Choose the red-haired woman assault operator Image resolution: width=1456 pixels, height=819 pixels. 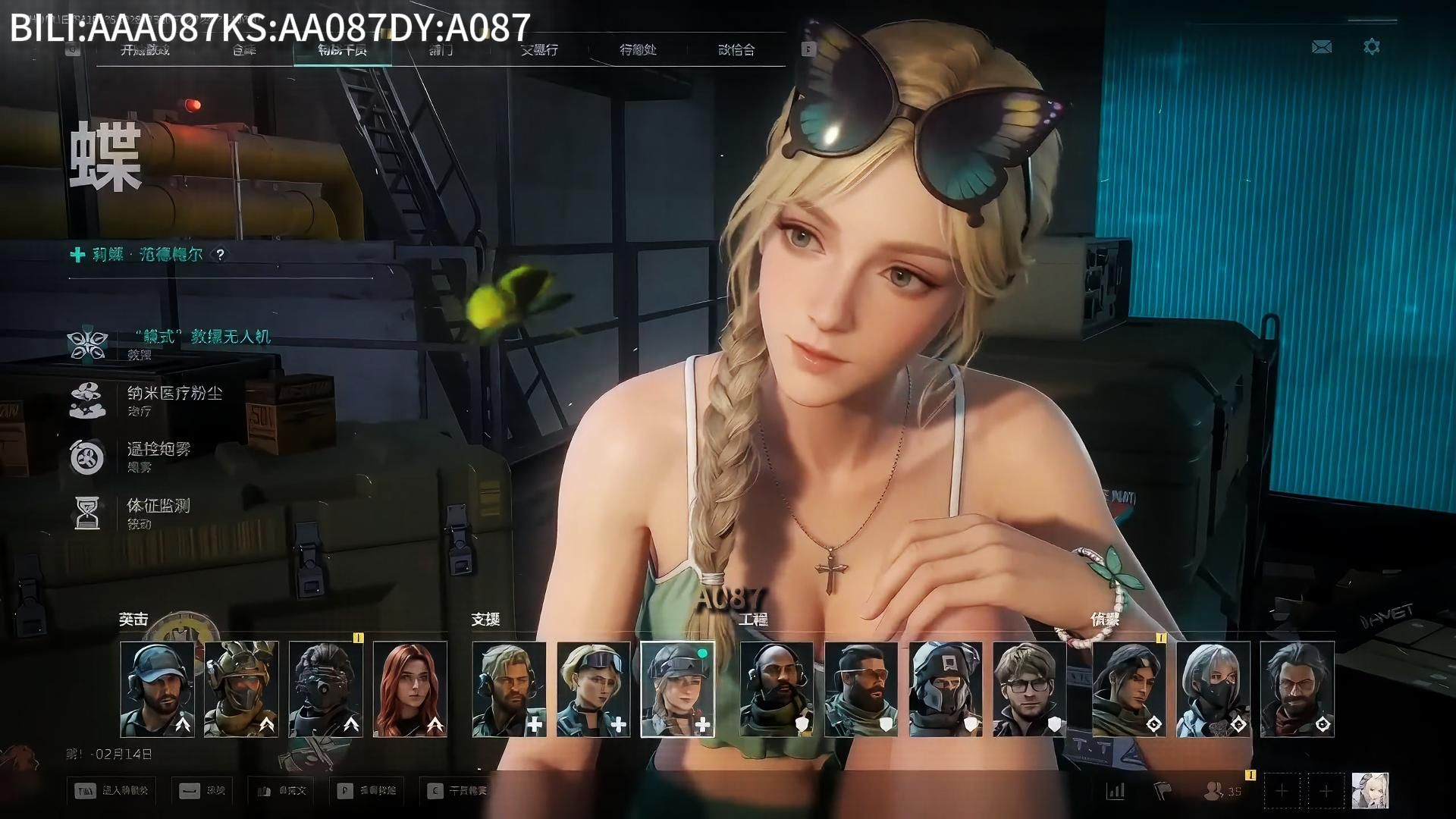pyautogui.click(x=410, y=689)
